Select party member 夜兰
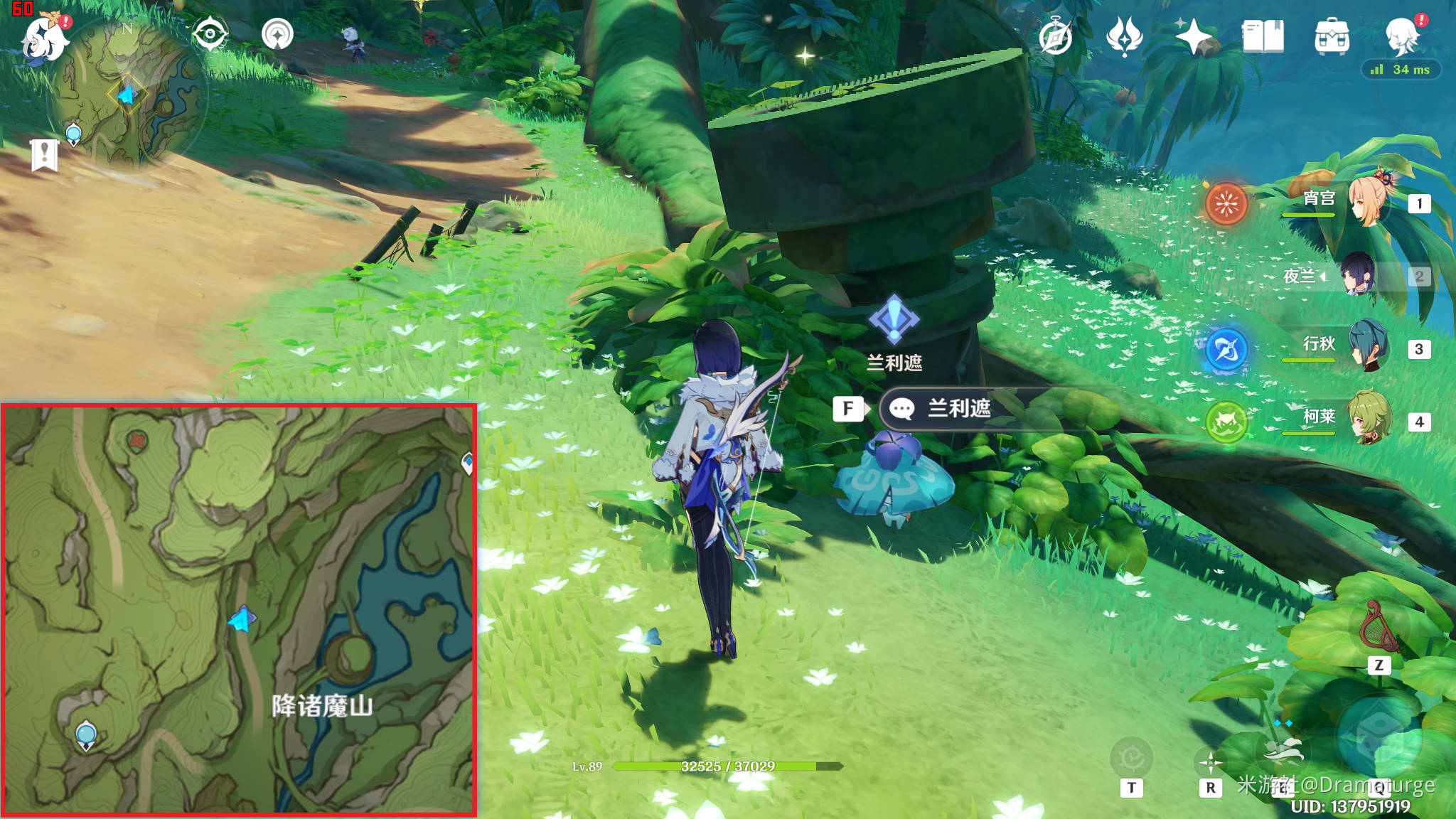1456x819 pixels. coord(1359,275)
